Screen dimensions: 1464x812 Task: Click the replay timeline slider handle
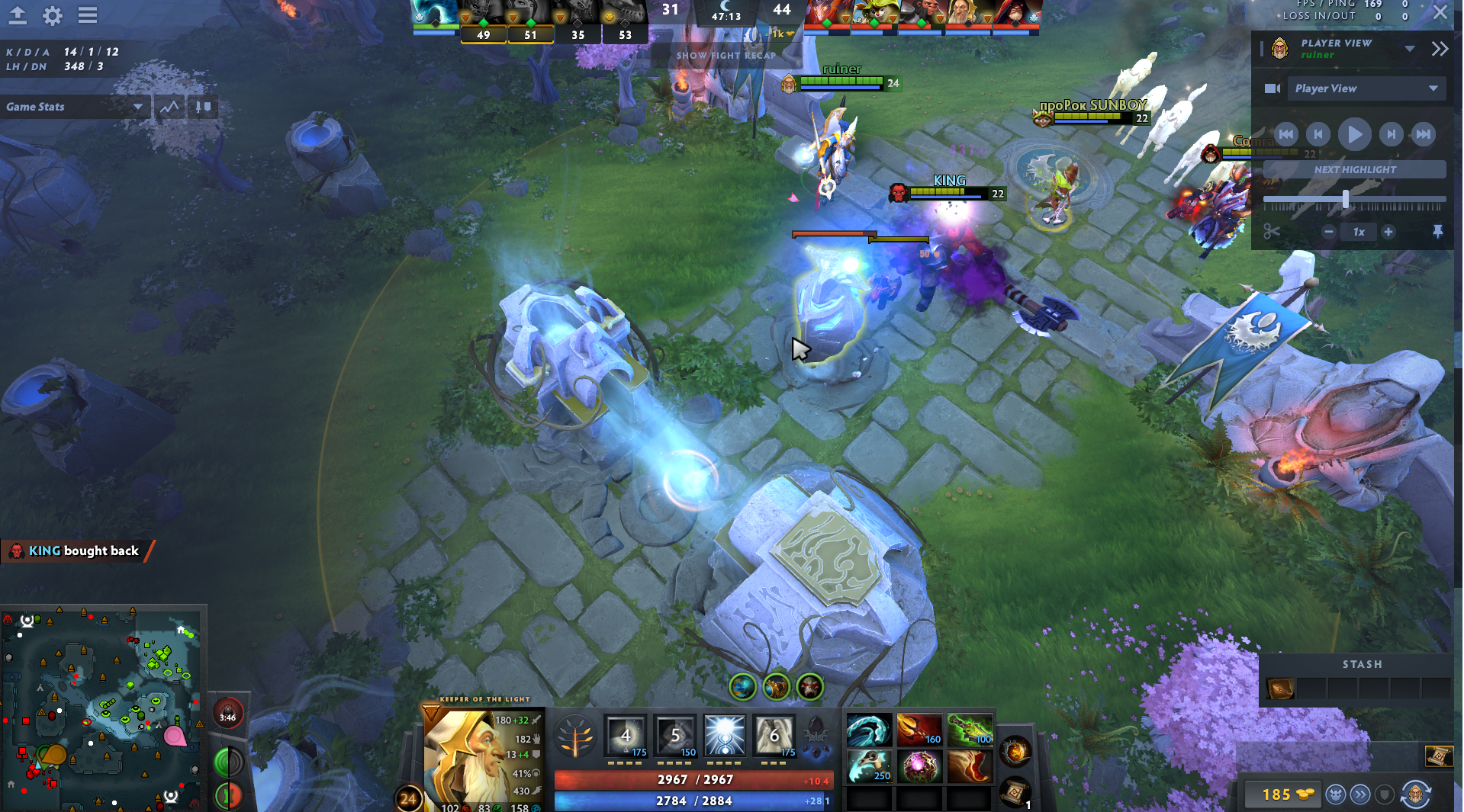tap(1345, 200)
